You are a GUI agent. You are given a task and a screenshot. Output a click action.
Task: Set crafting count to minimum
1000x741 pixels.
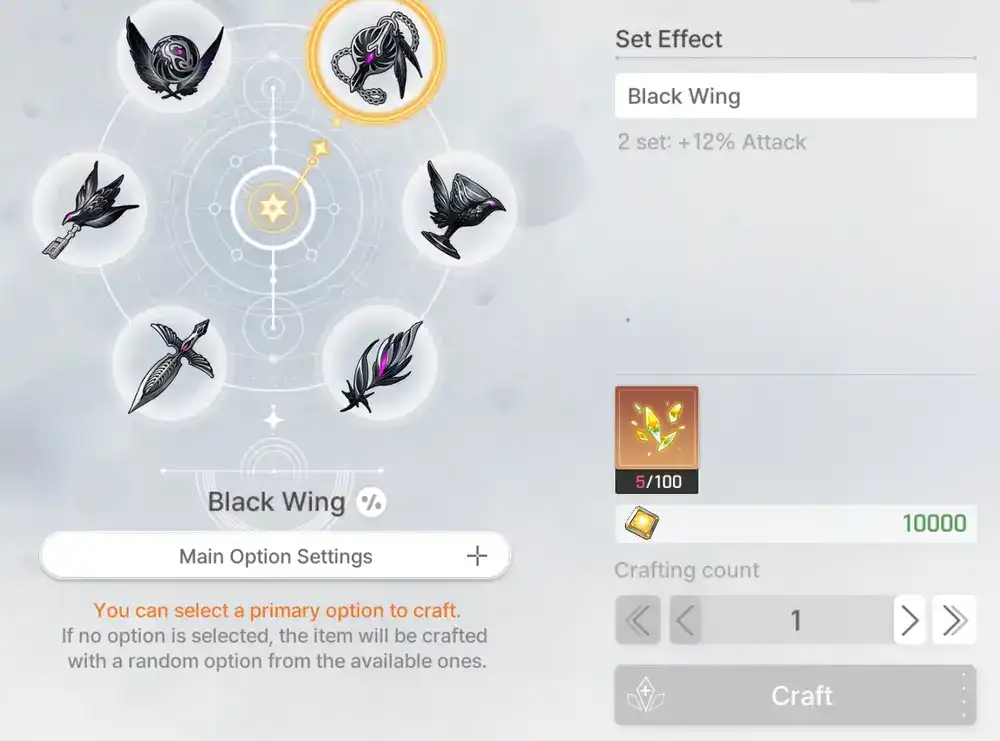[x=637, y=621]
